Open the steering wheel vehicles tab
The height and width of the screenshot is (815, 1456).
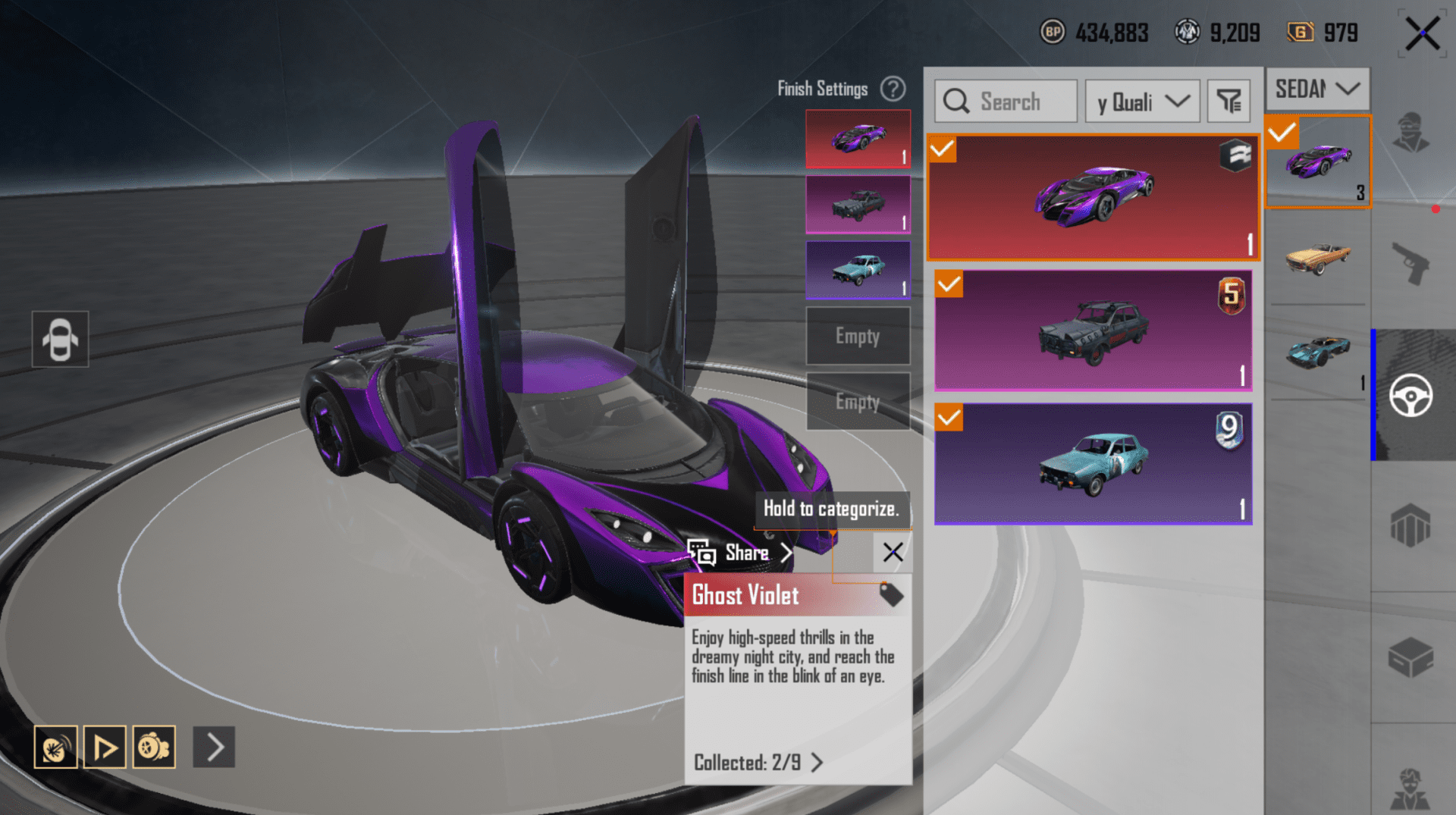(x=1410, y=395)
